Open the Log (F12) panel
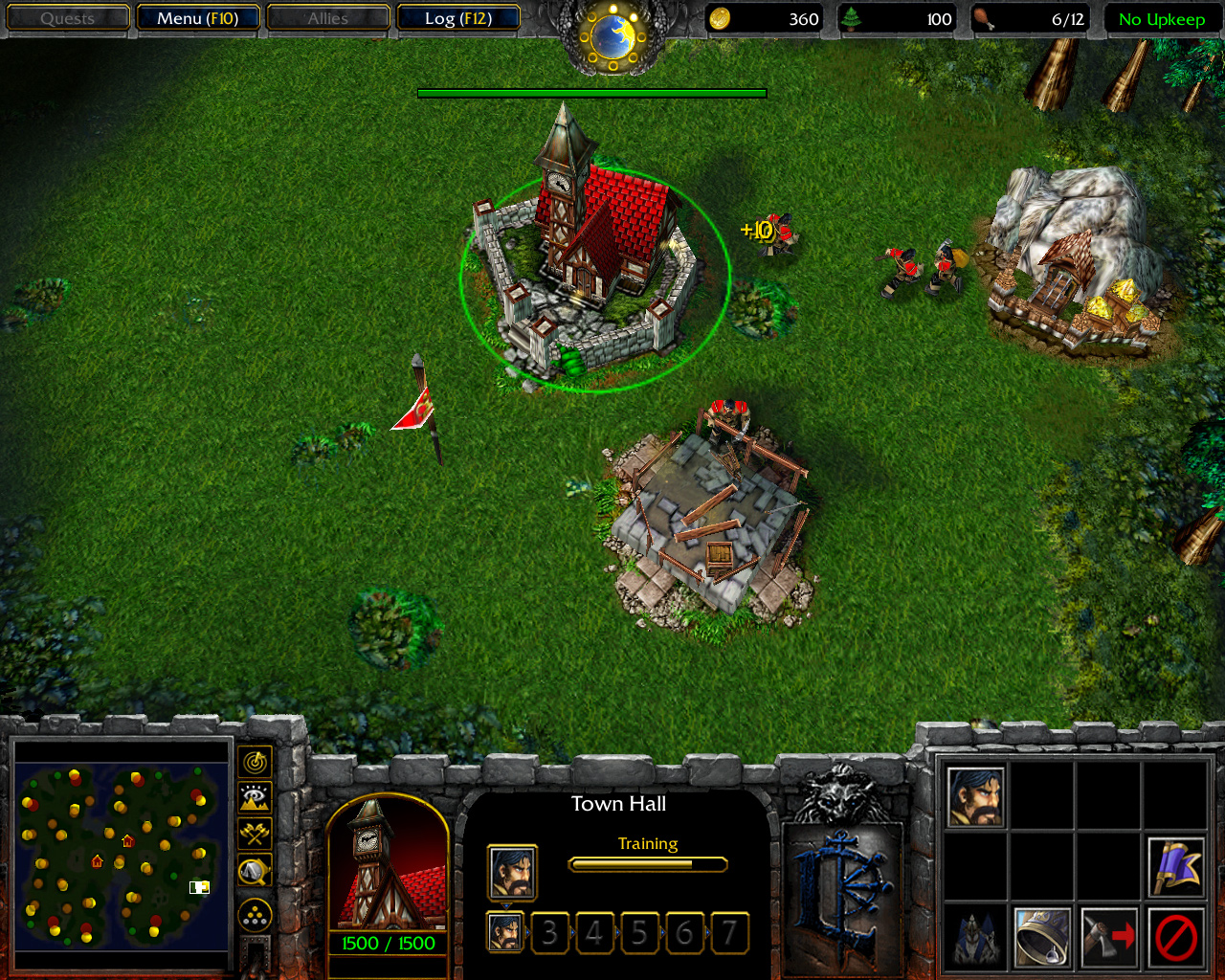This screenshot has width=1225, height=980. [458, 17]
